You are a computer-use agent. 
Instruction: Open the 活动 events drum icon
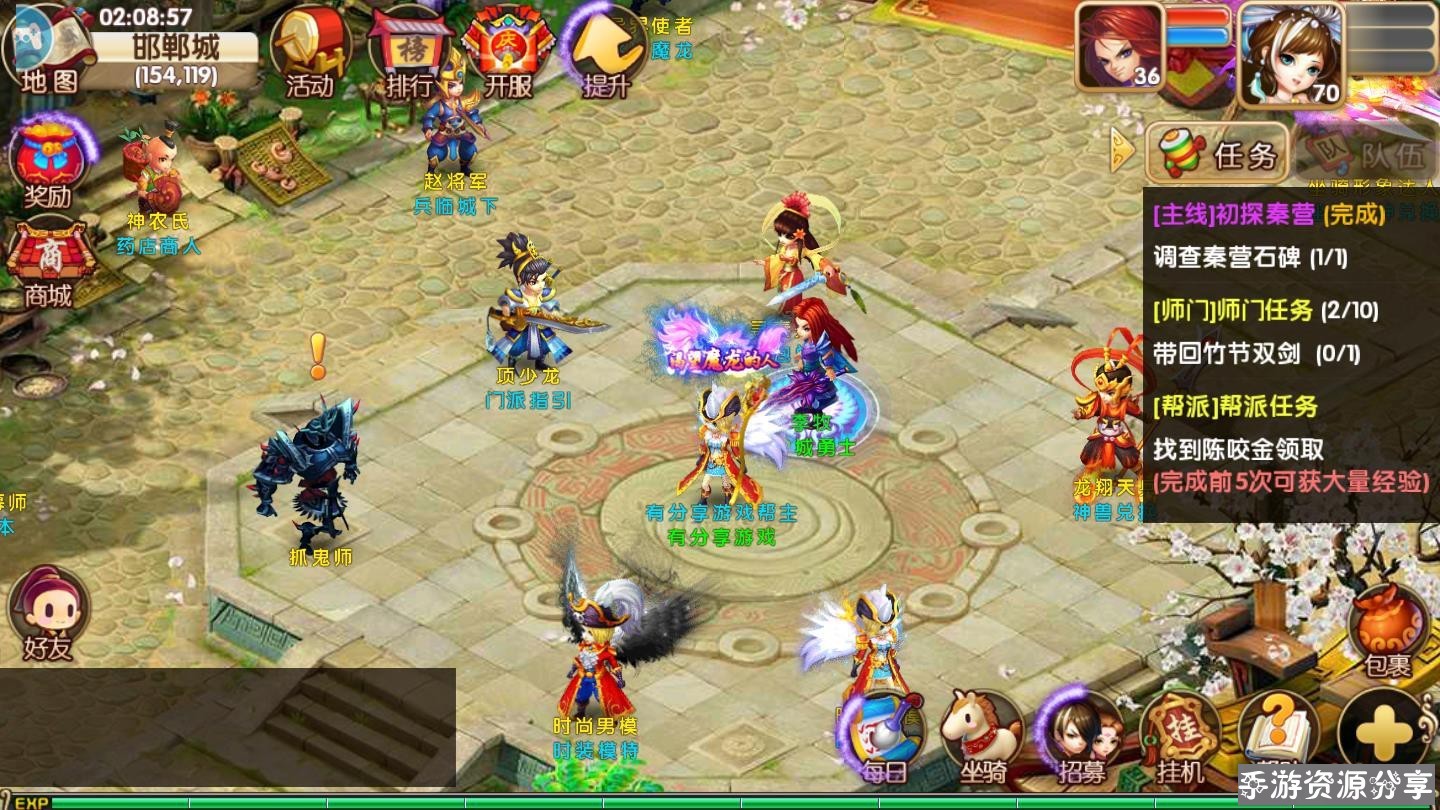(309, 52)
